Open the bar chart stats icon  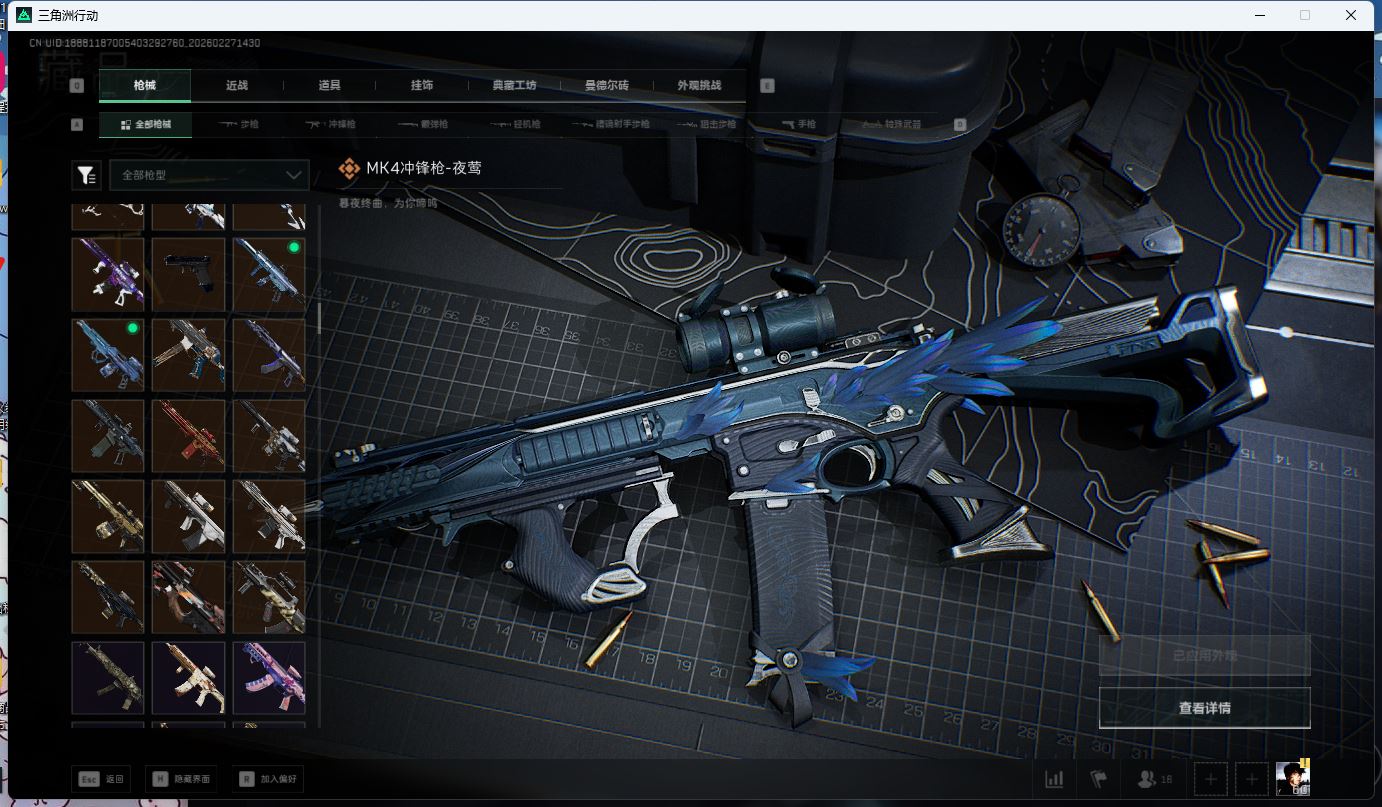[x=1054, y=779]
